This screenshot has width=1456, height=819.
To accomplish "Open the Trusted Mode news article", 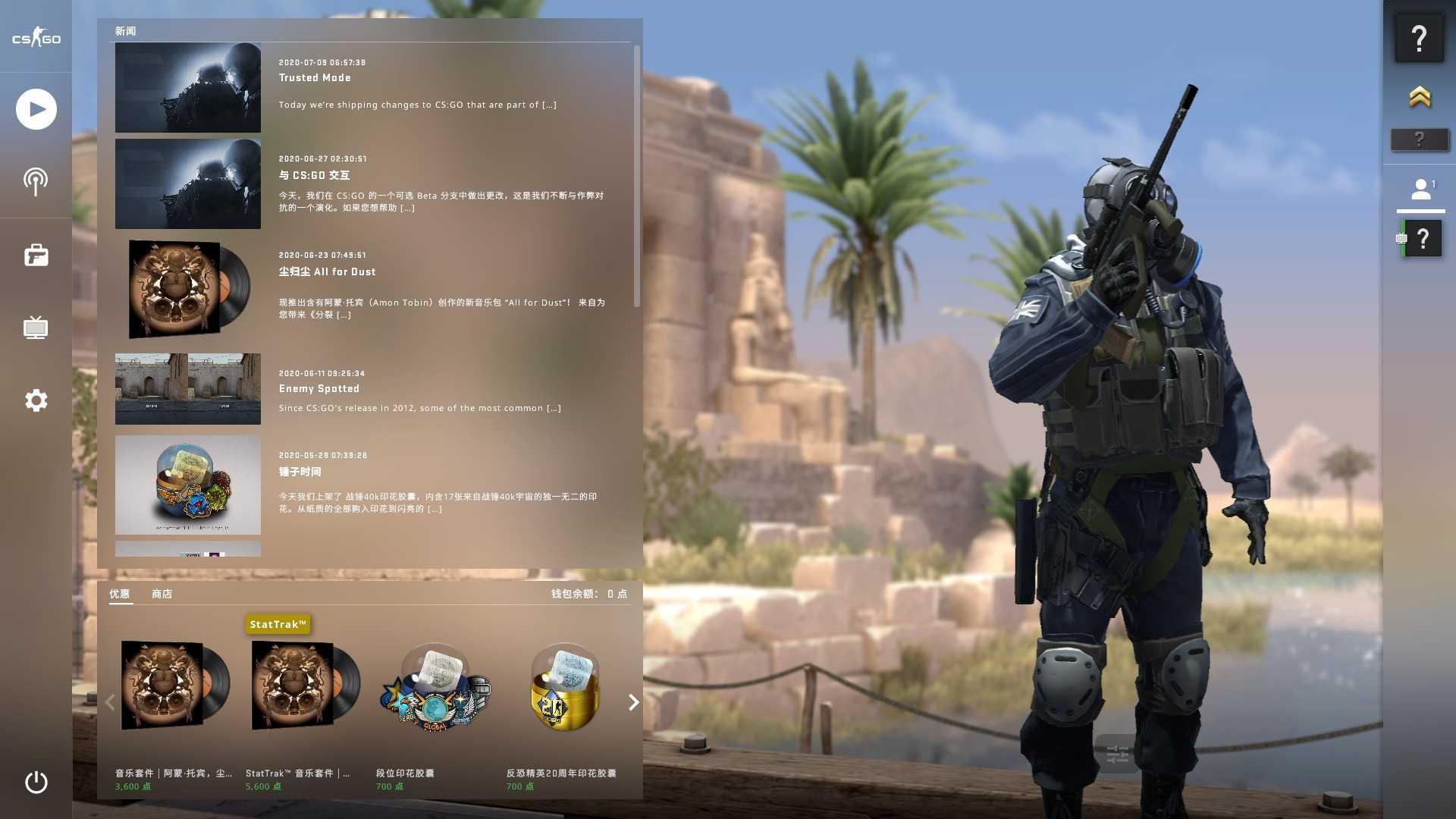I will (x=315, y=77).
